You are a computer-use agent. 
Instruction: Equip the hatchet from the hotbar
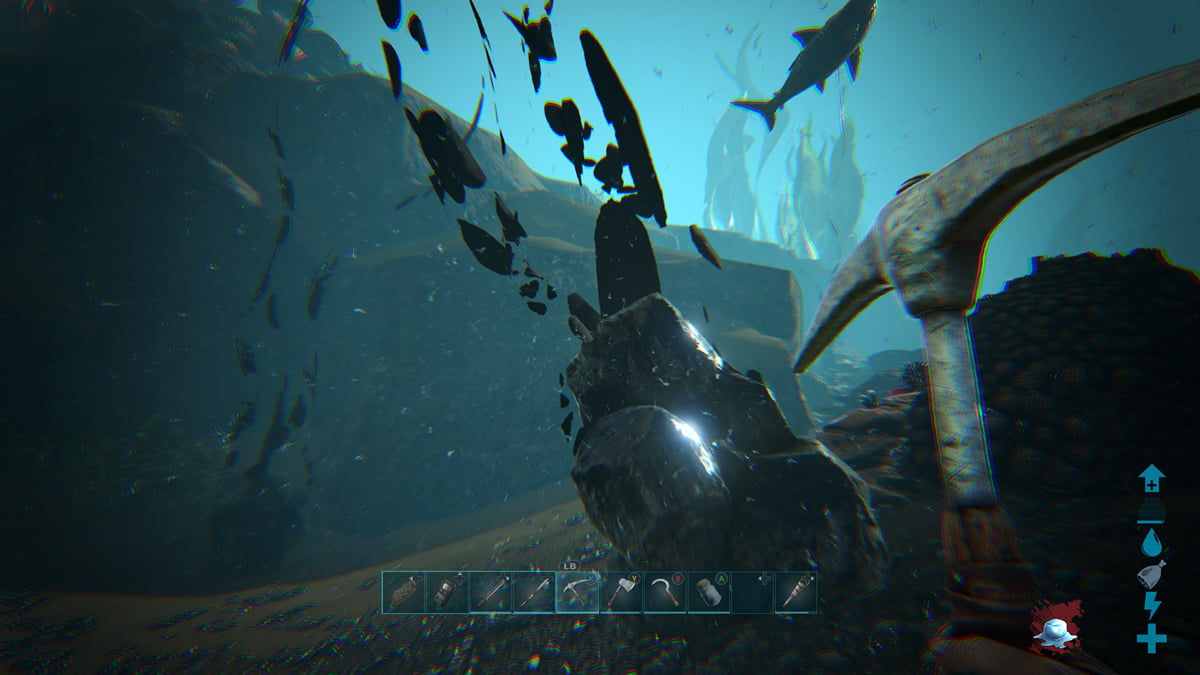[x=621, y=592]
